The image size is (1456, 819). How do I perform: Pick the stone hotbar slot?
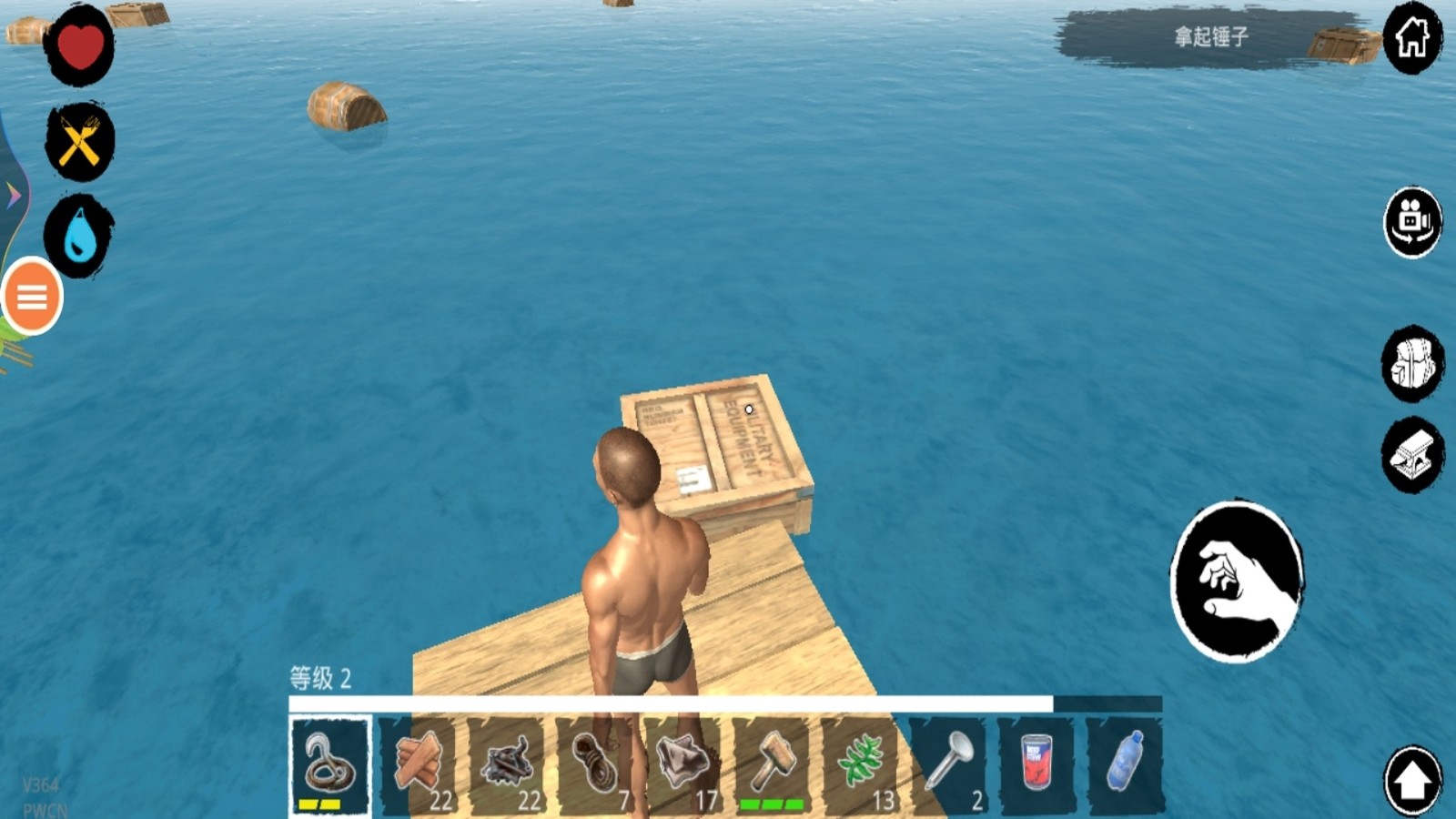683,765
